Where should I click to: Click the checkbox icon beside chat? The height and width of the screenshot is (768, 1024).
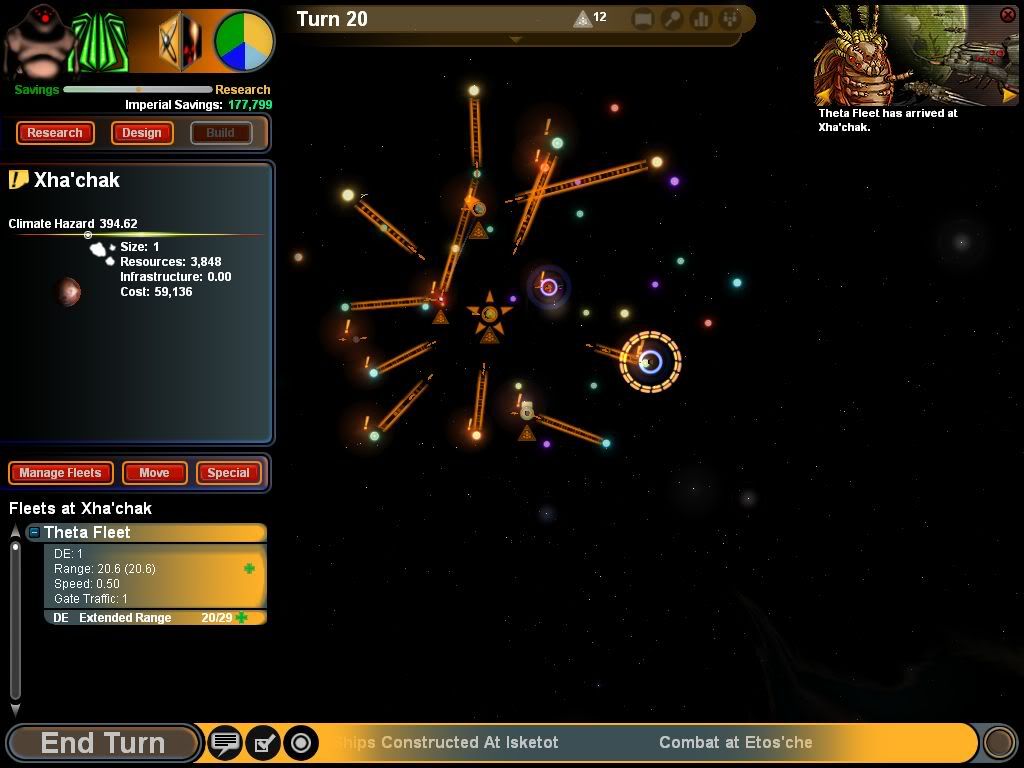263,743
